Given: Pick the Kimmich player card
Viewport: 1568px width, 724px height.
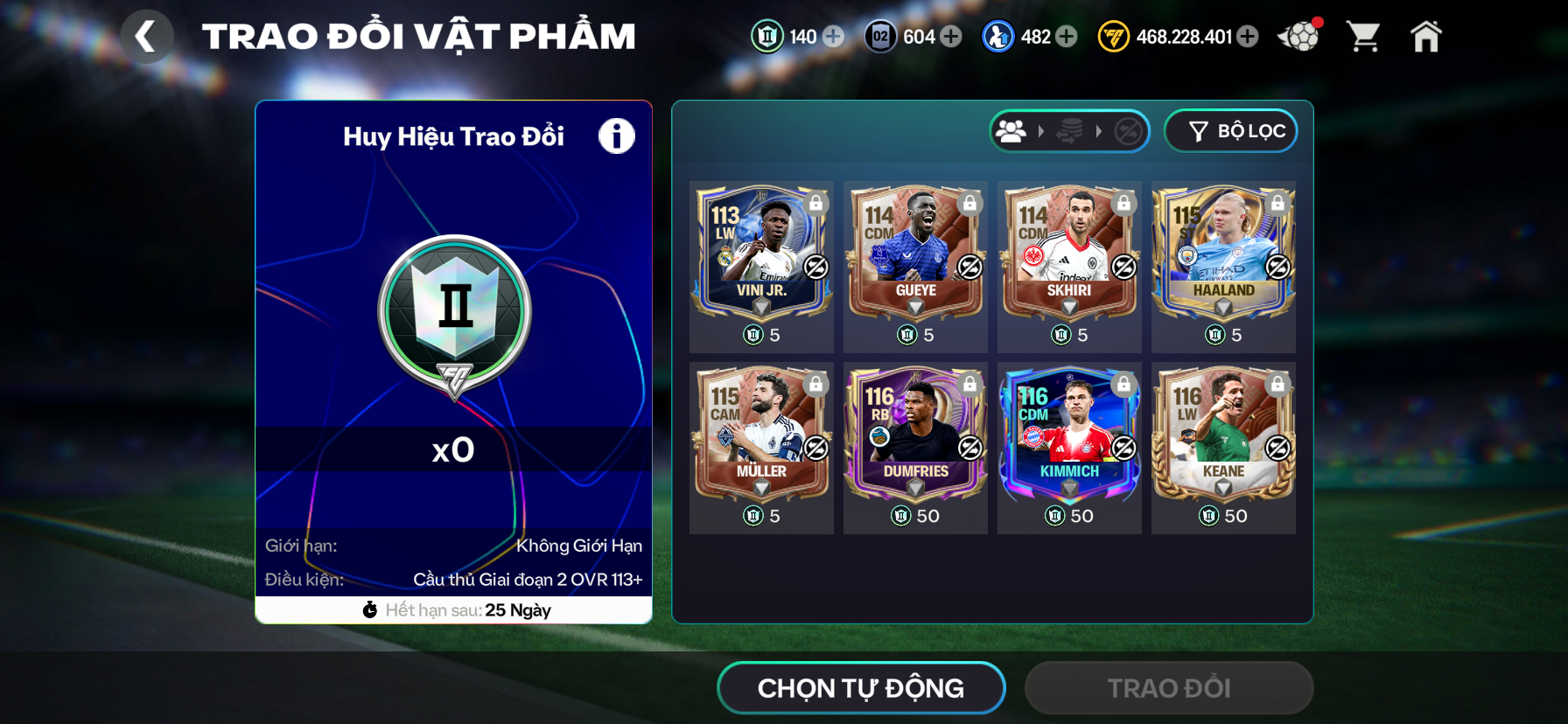Looking at the screenshot, I should 1069,434.
